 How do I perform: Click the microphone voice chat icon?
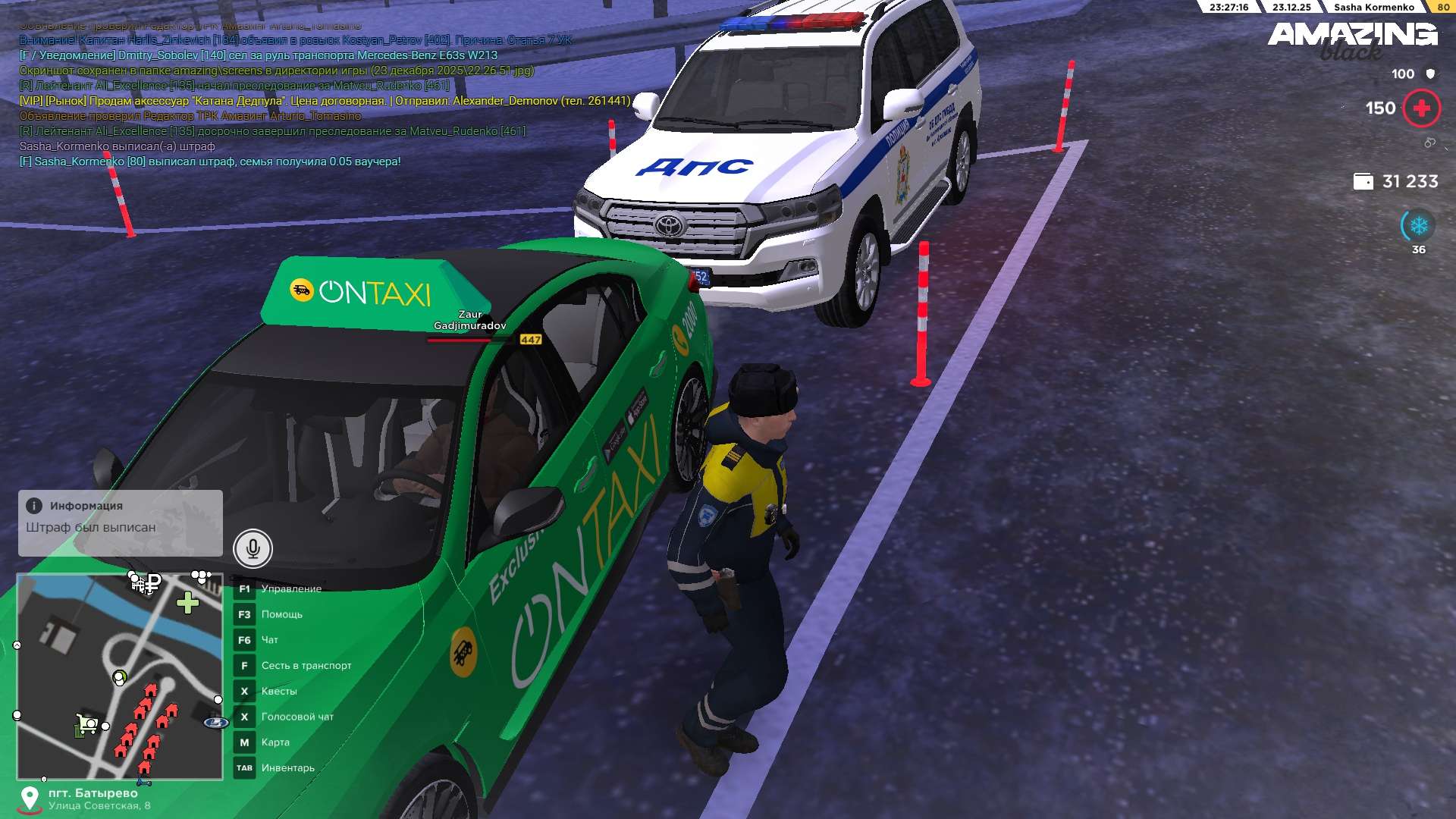[x=253, y=548]
